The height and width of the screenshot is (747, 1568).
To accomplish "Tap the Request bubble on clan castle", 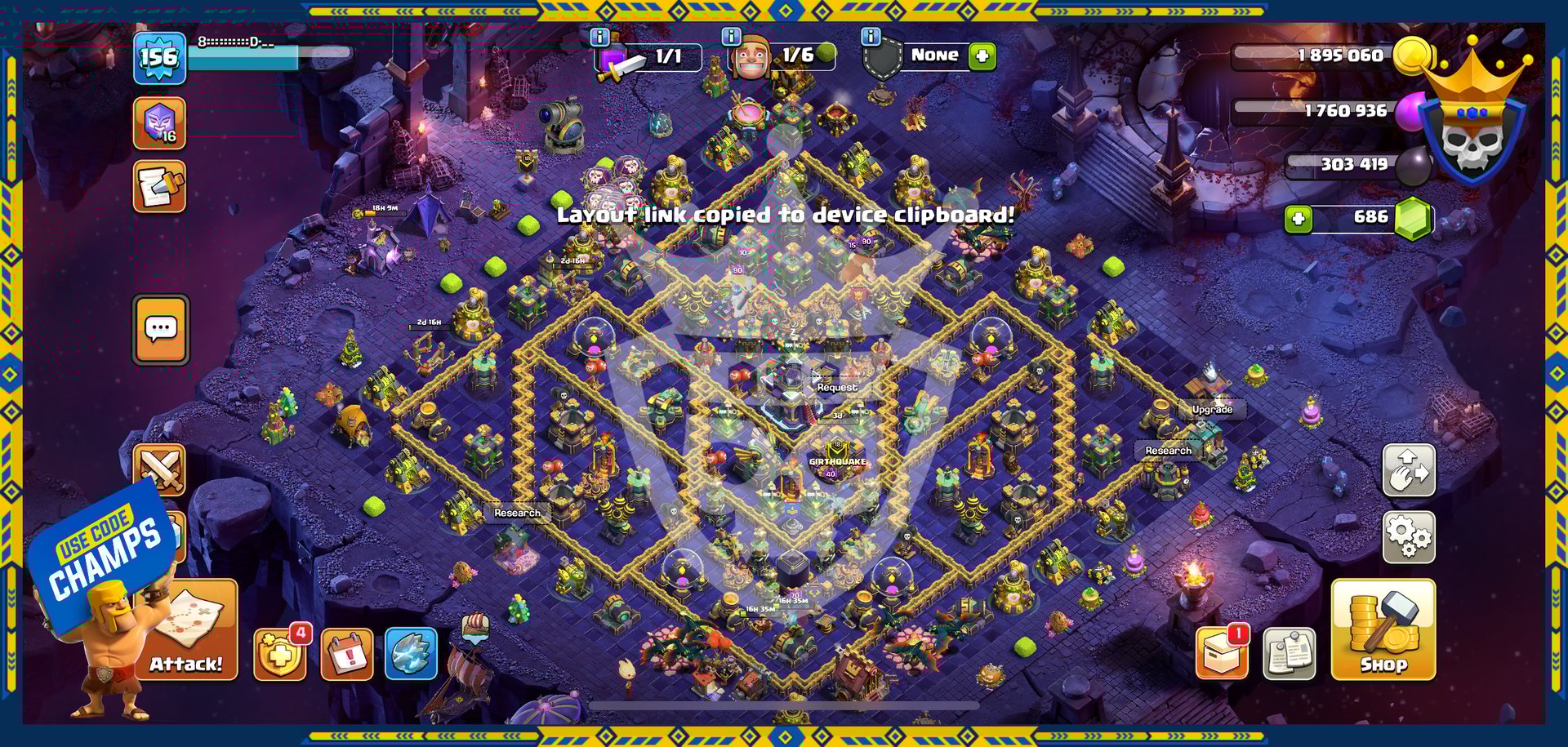I will click(x=837, y=387).
